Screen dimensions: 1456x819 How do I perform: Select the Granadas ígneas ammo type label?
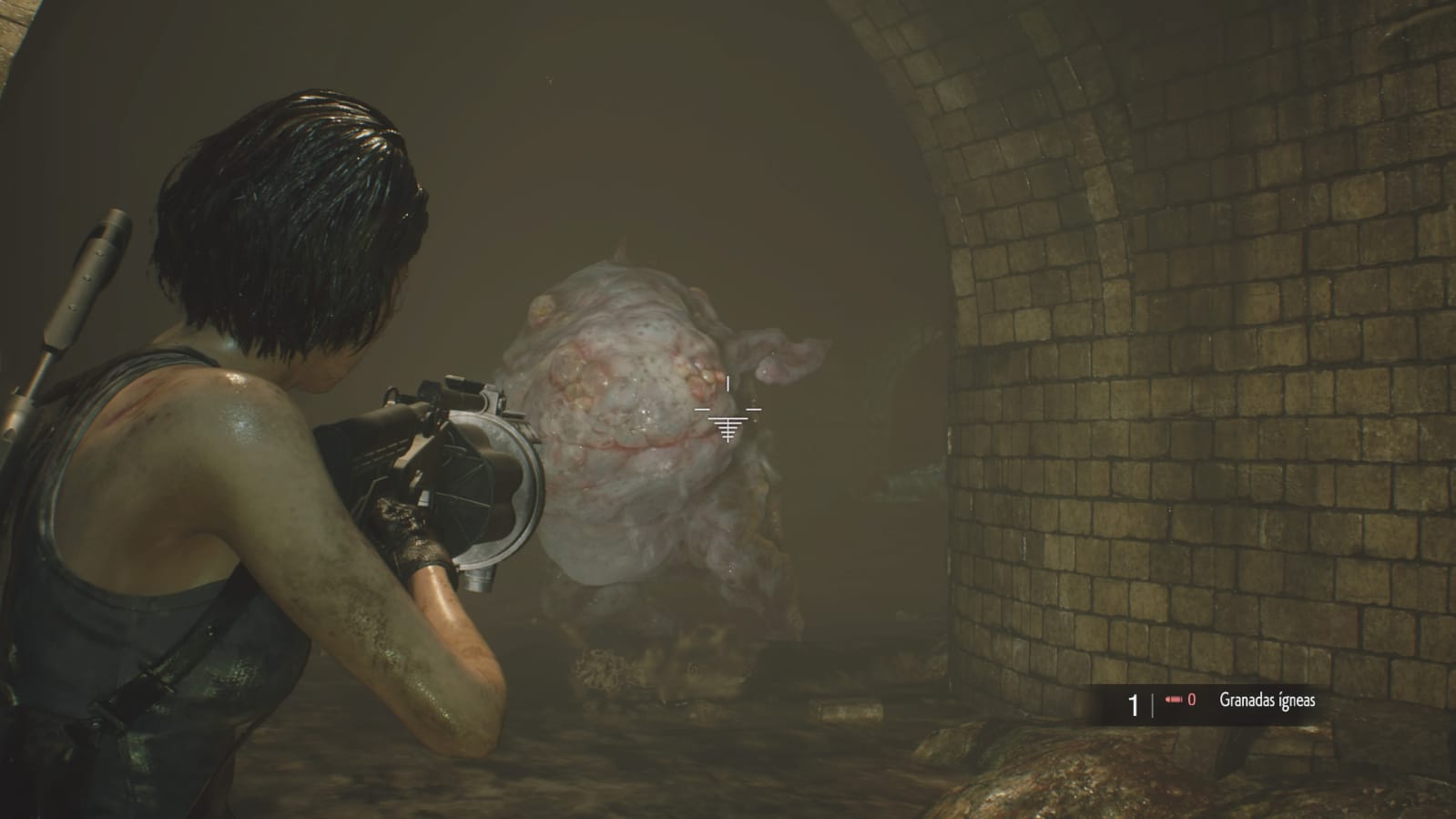(x=1267, y=701)
